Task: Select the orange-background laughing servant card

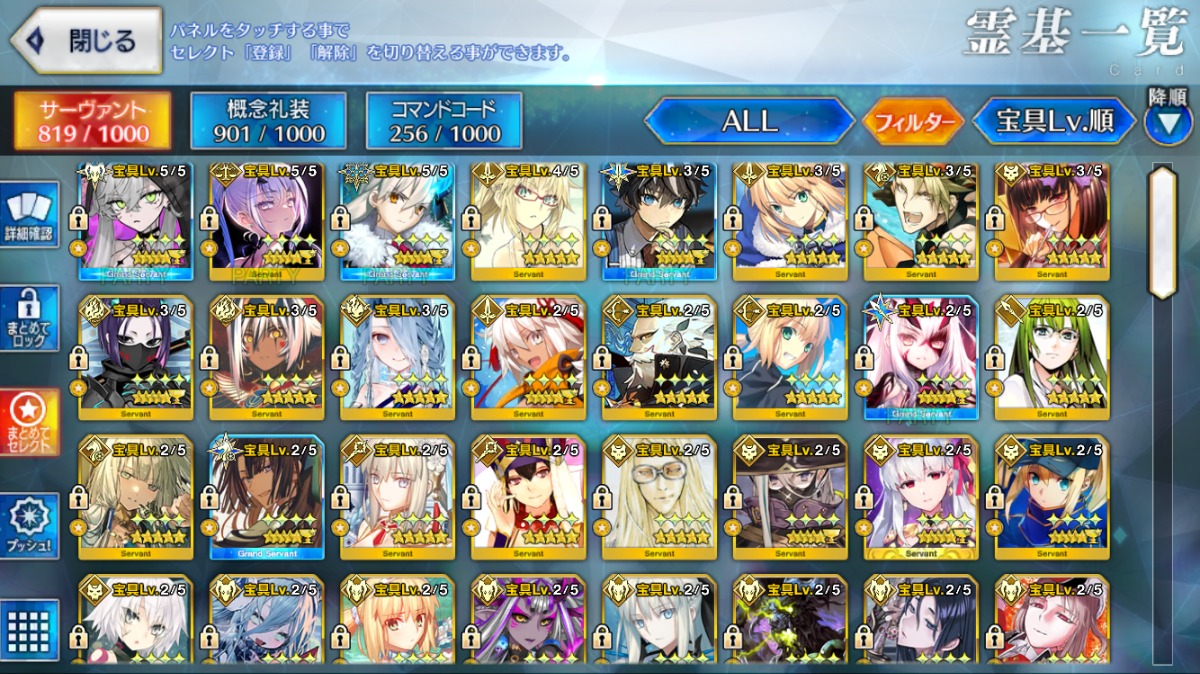Action: (921, 220)
